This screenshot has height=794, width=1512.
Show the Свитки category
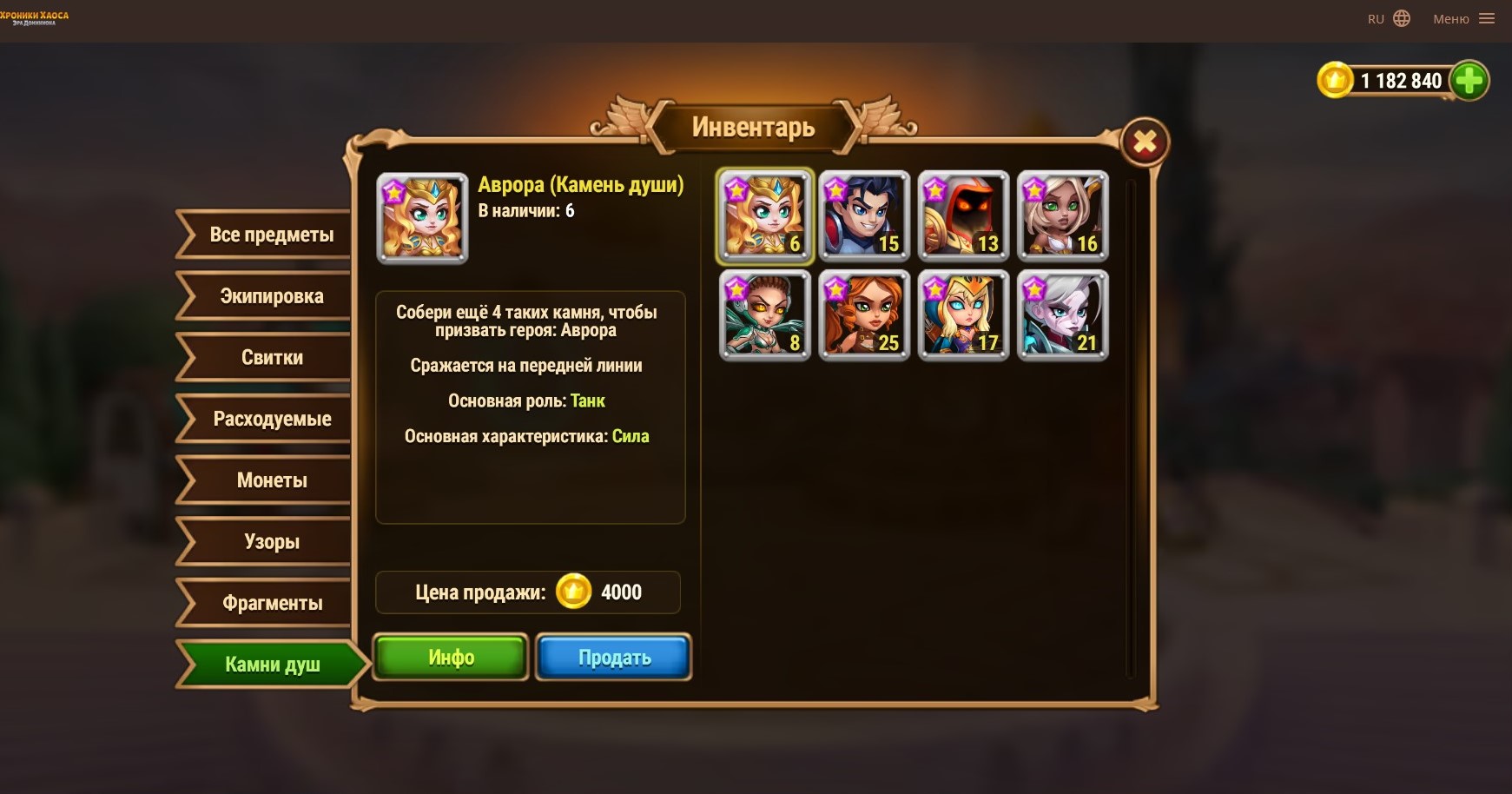coord(271,358)
